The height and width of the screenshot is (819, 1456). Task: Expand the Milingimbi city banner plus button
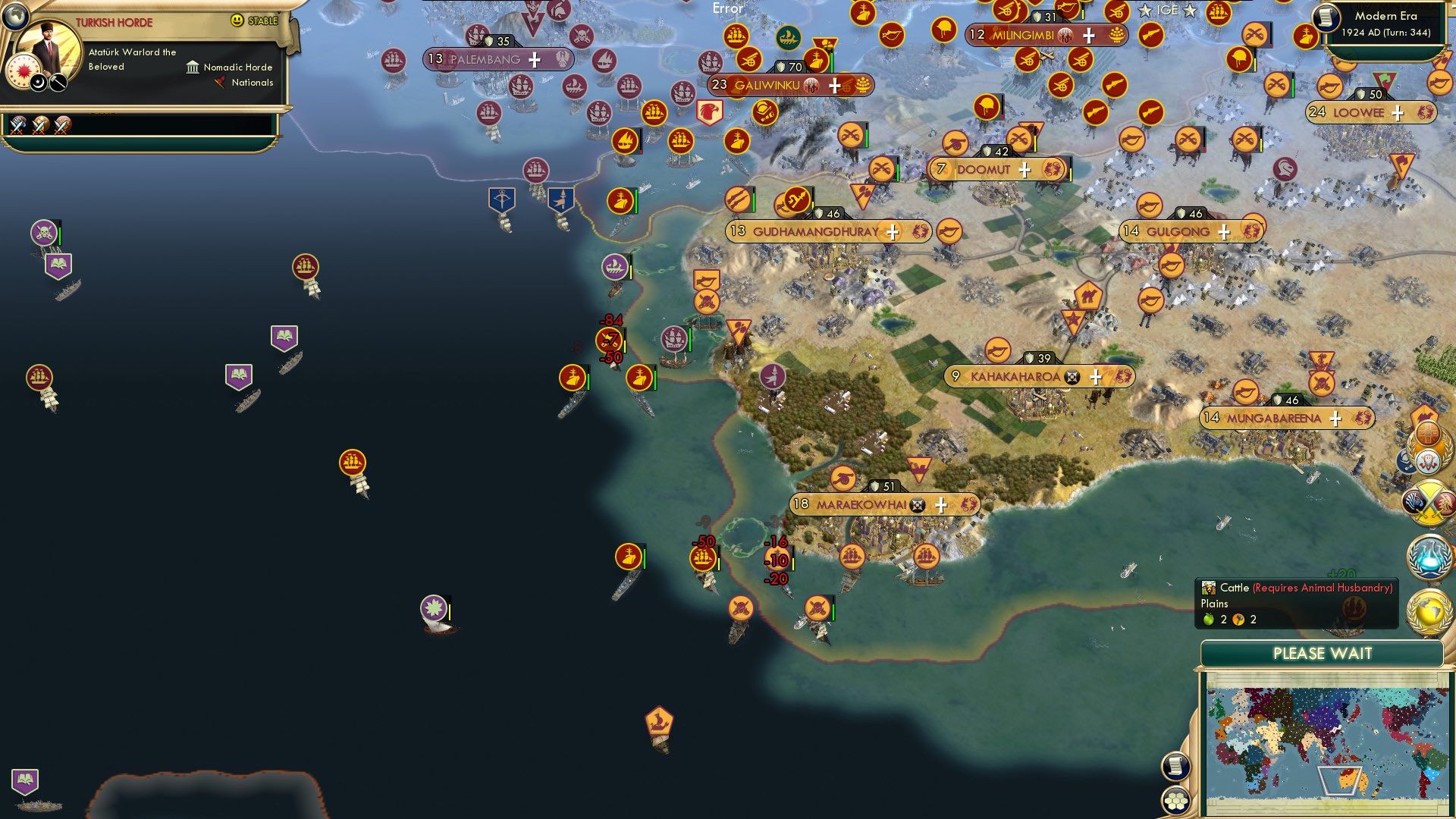1088,35
